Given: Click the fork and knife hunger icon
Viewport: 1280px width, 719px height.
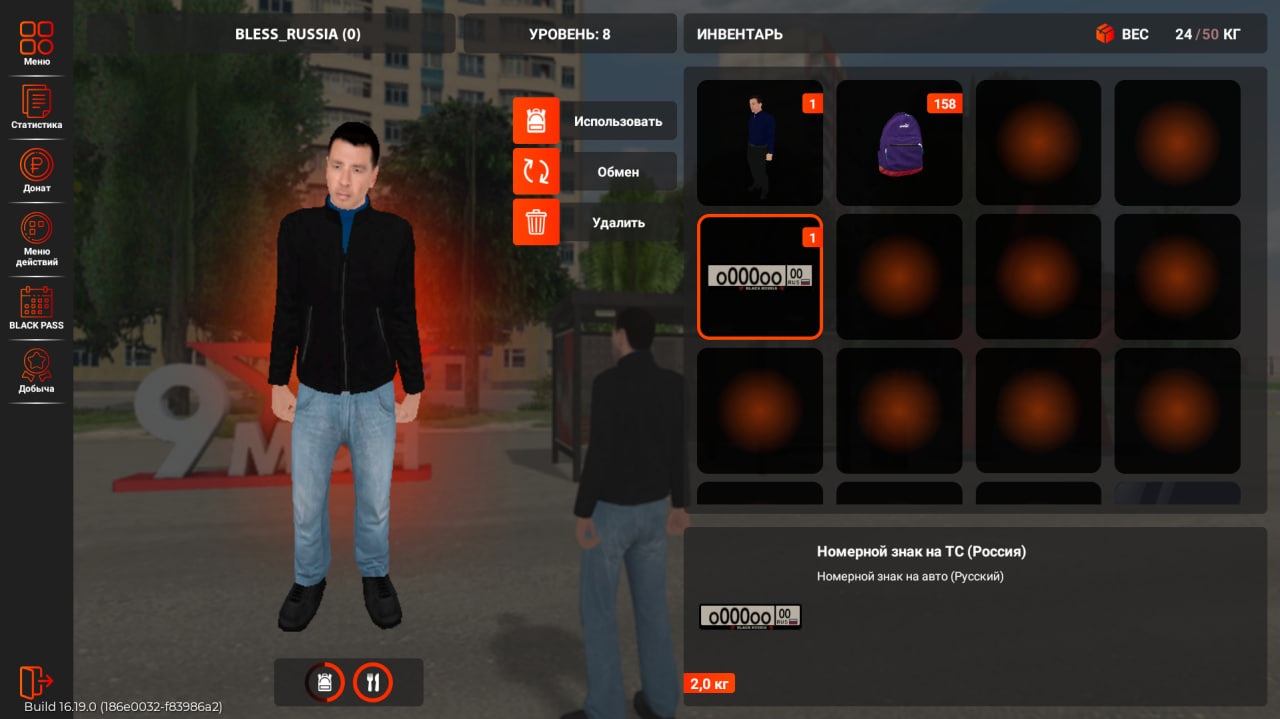Looking at the screenshot, I should coord(373,682).
